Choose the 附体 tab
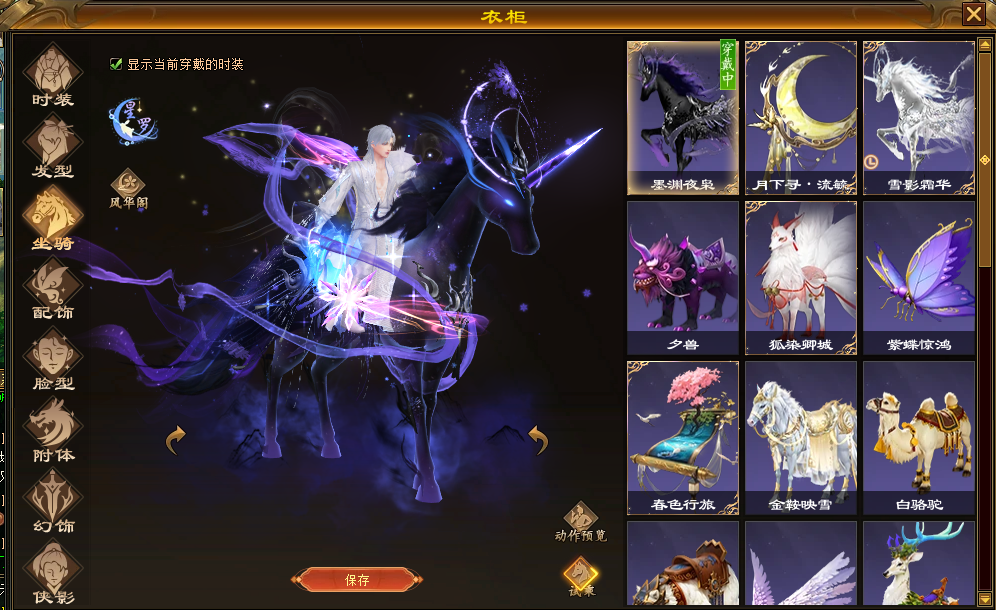Viewport: 996px width, 610px height. [x=52, y=429]
